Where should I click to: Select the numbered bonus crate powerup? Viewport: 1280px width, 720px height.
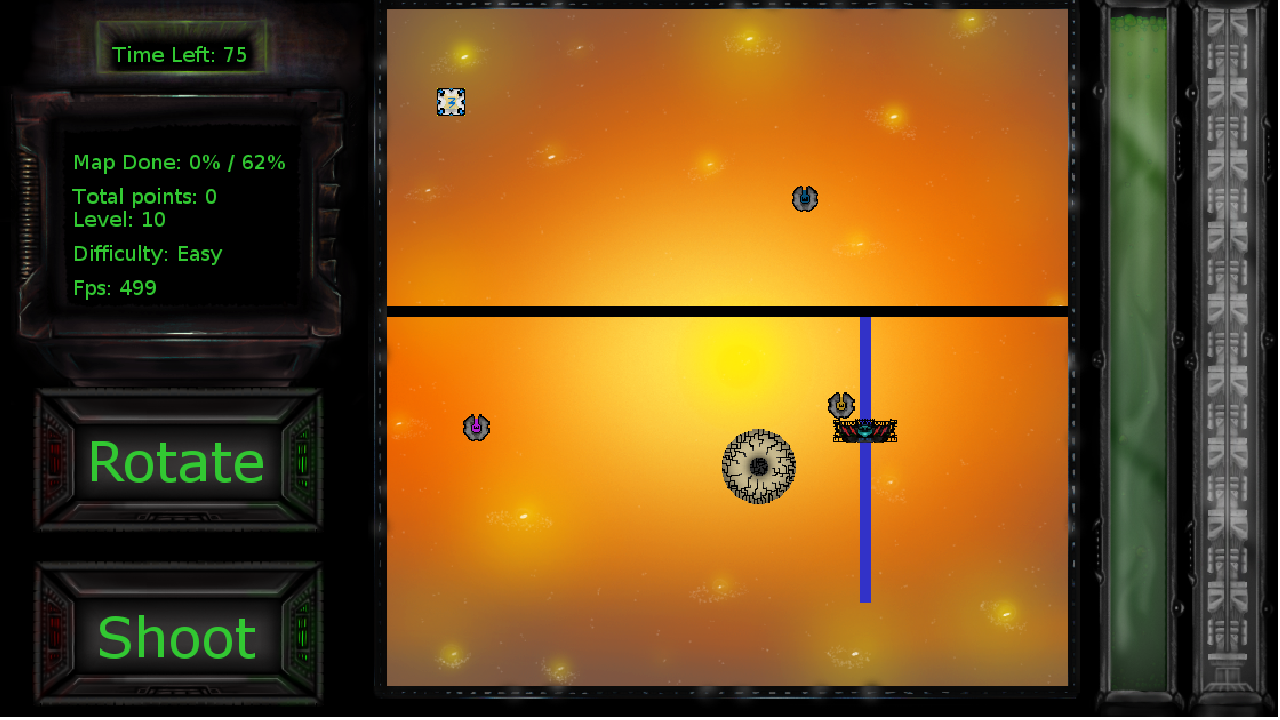[451, 102]
